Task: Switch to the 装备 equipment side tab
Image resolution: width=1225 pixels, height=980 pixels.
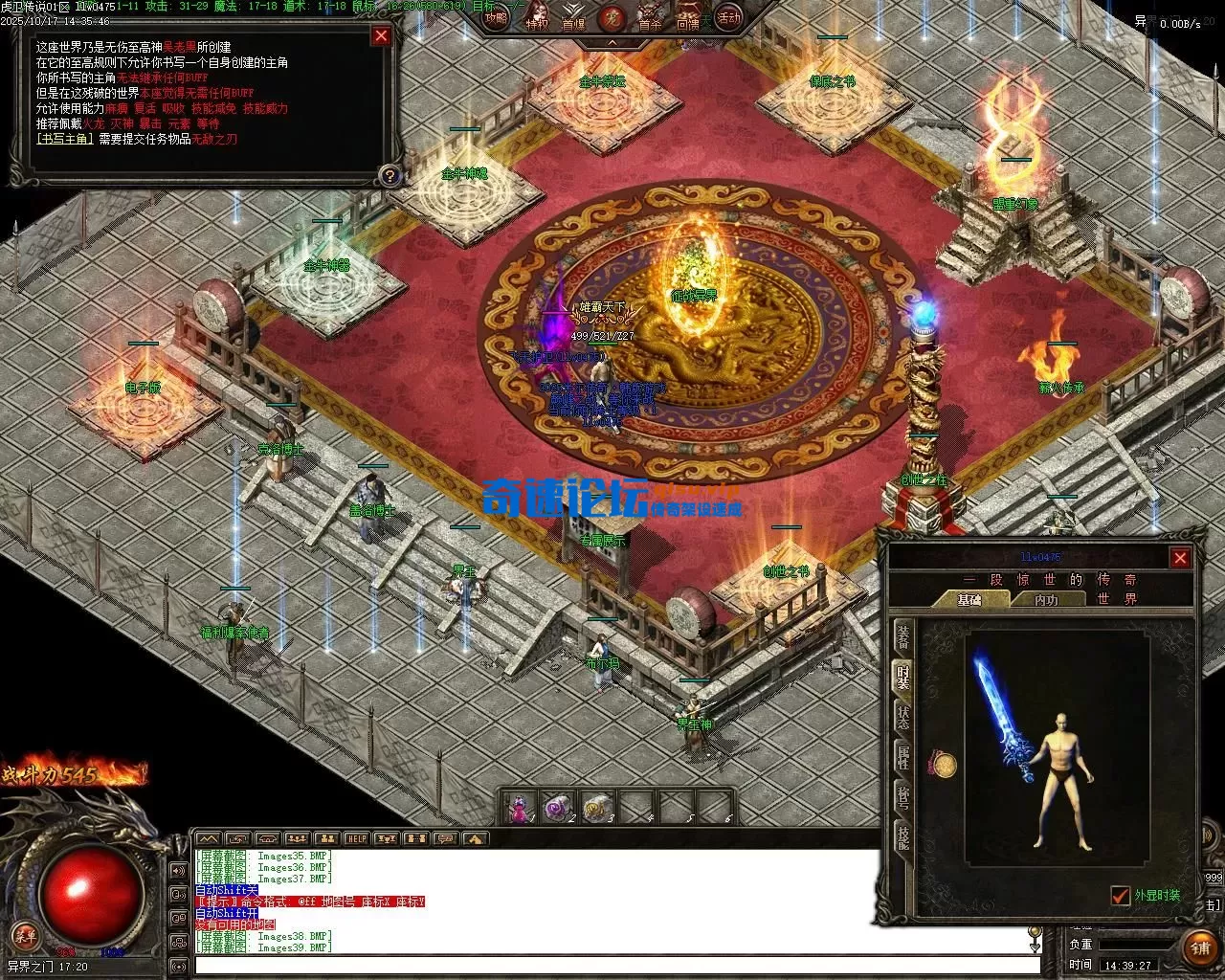Action: pos(902,635)
